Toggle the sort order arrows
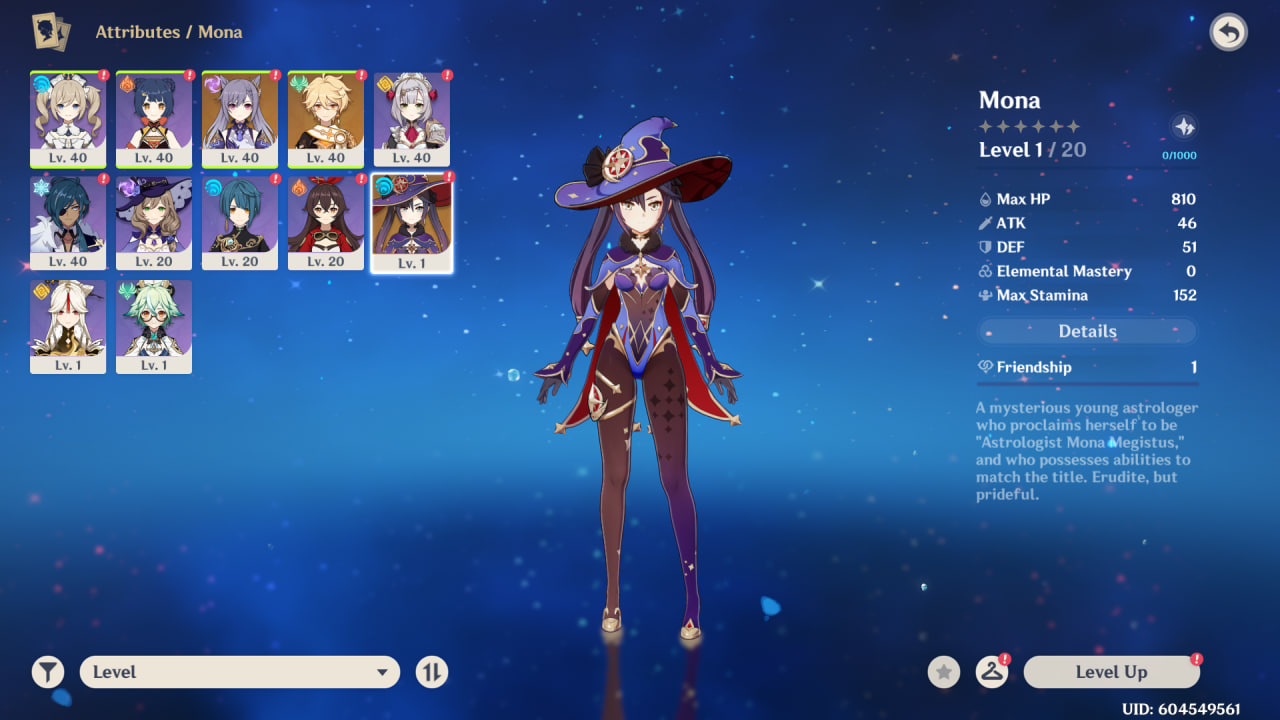The width and height of the screenshot is (1280, 720). coord(432,672)
